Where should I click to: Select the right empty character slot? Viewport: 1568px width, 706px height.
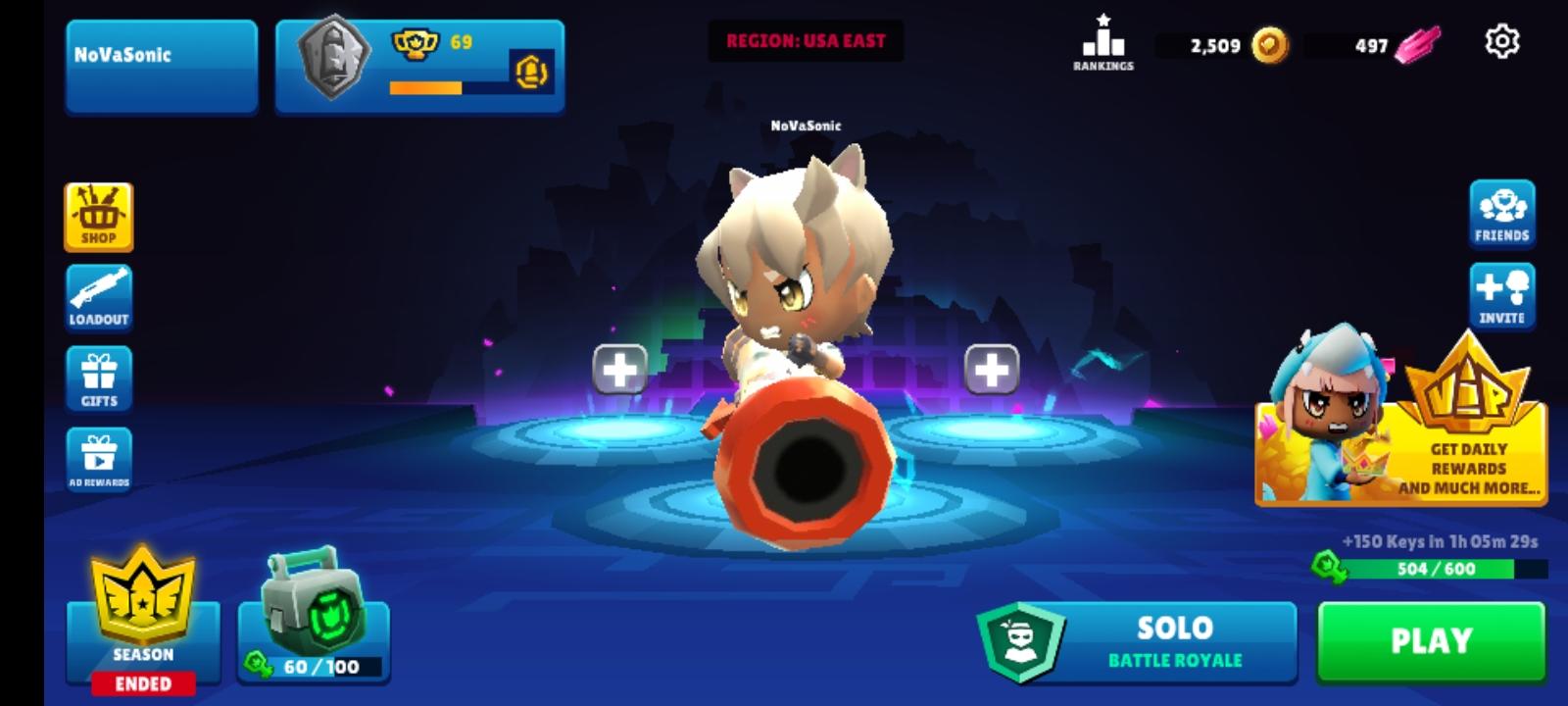[991, 370]
